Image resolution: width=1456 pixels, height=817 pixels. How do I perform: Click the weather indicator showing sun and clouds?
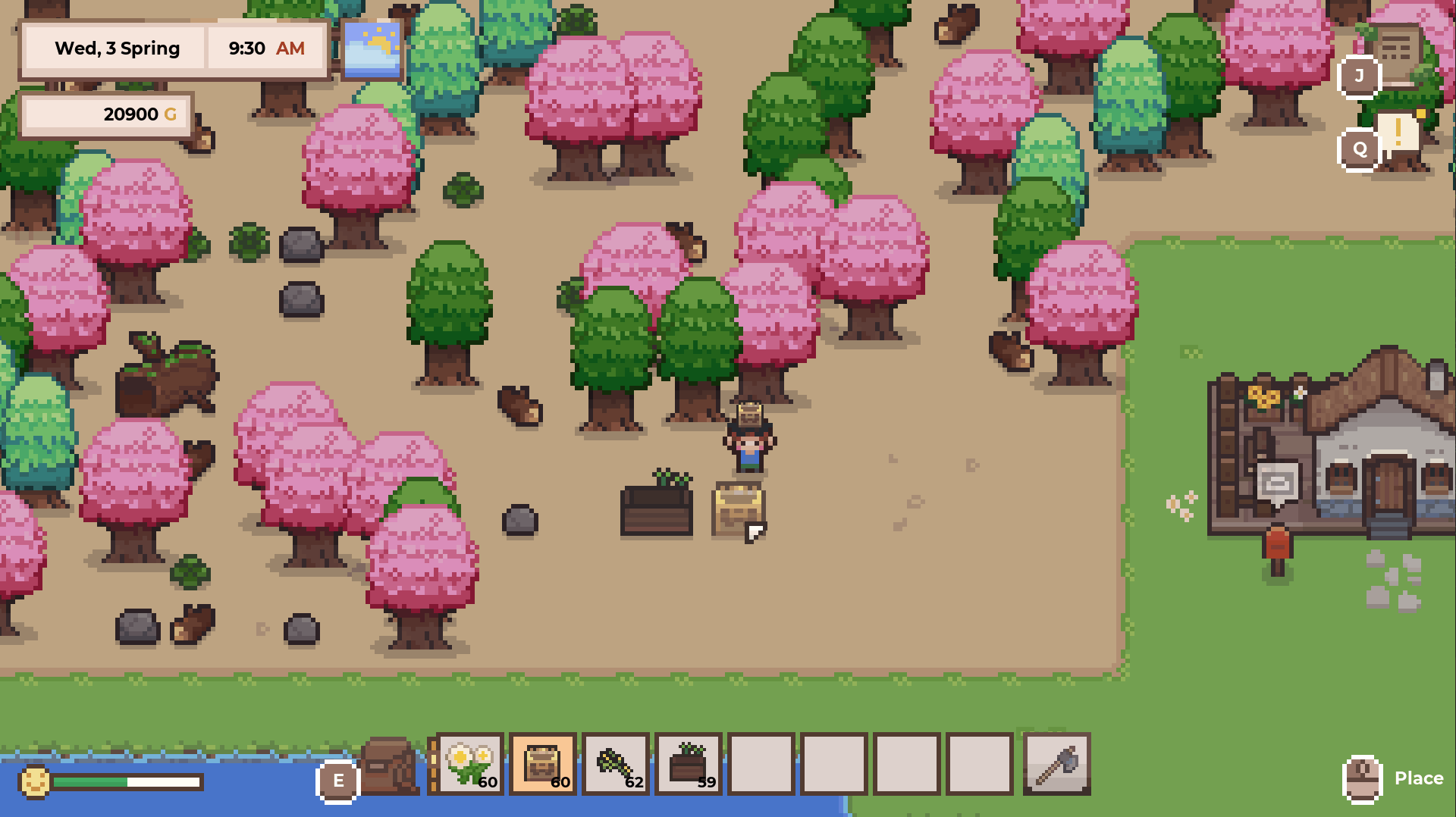372,48
